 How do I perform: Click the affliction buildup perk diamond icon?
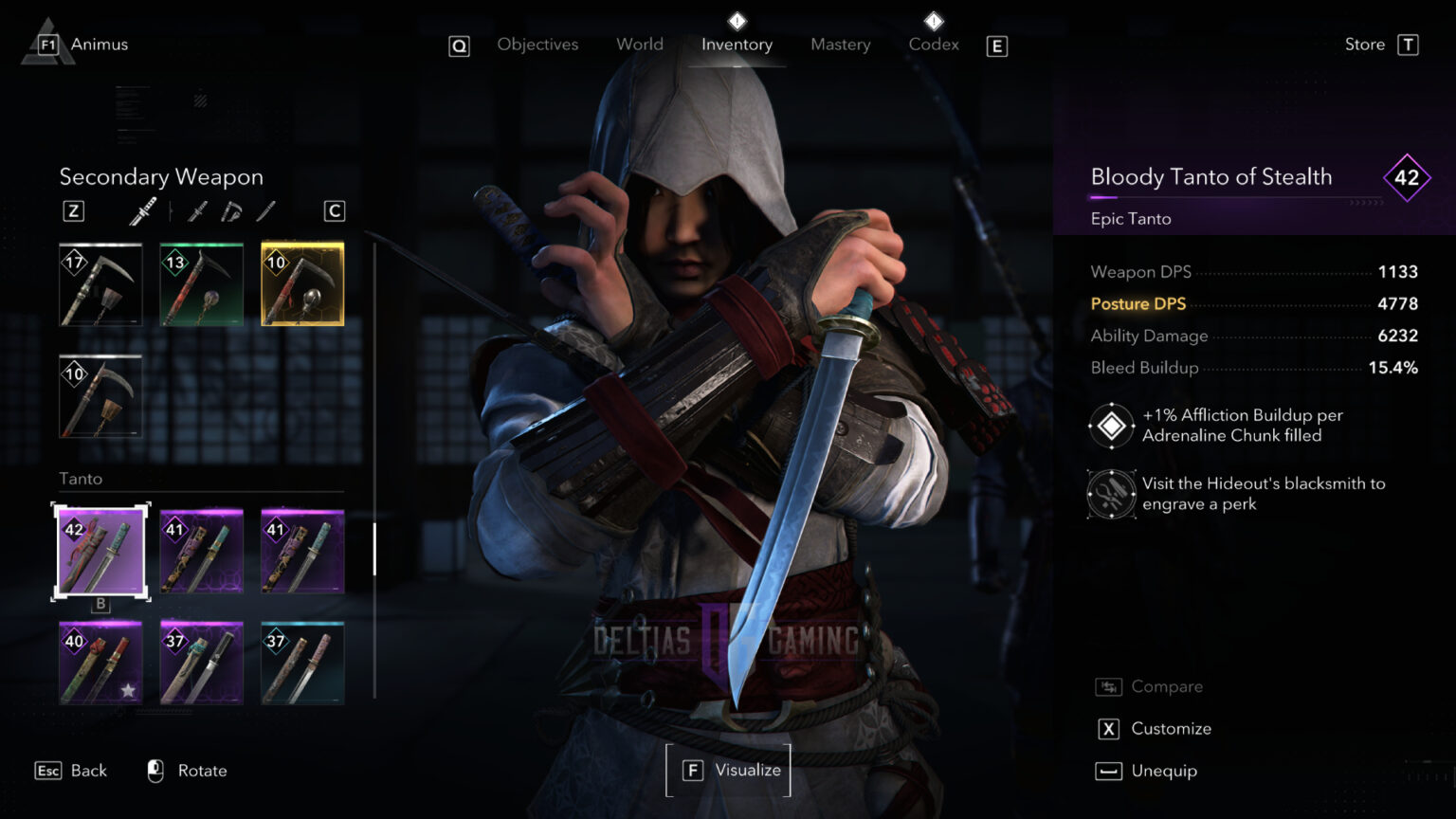click(x=1110, y=425)
